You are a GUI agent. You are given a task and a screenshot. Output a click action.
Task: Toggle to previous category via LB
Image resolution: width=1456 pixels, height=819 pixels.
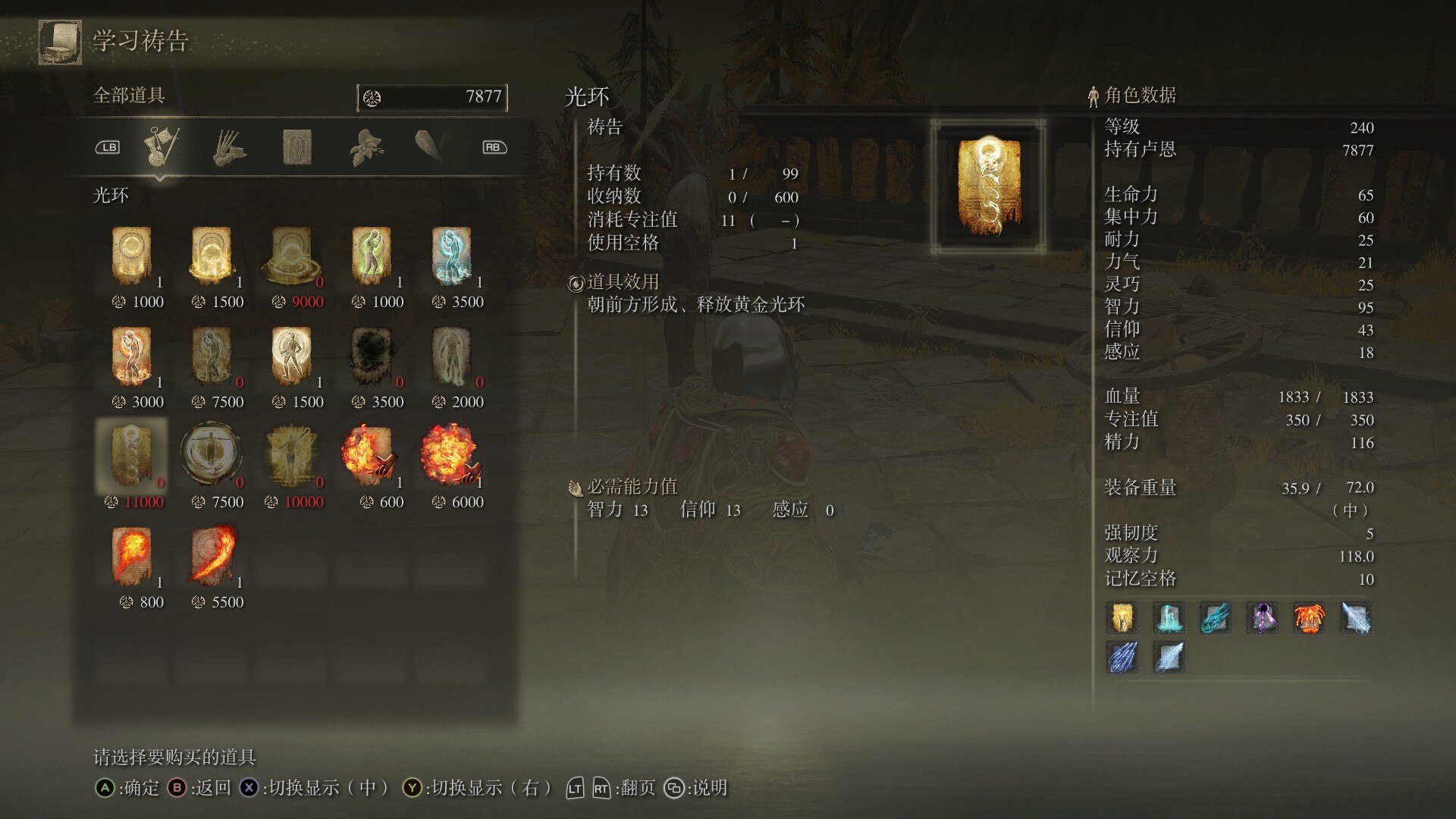click(108, 147)
